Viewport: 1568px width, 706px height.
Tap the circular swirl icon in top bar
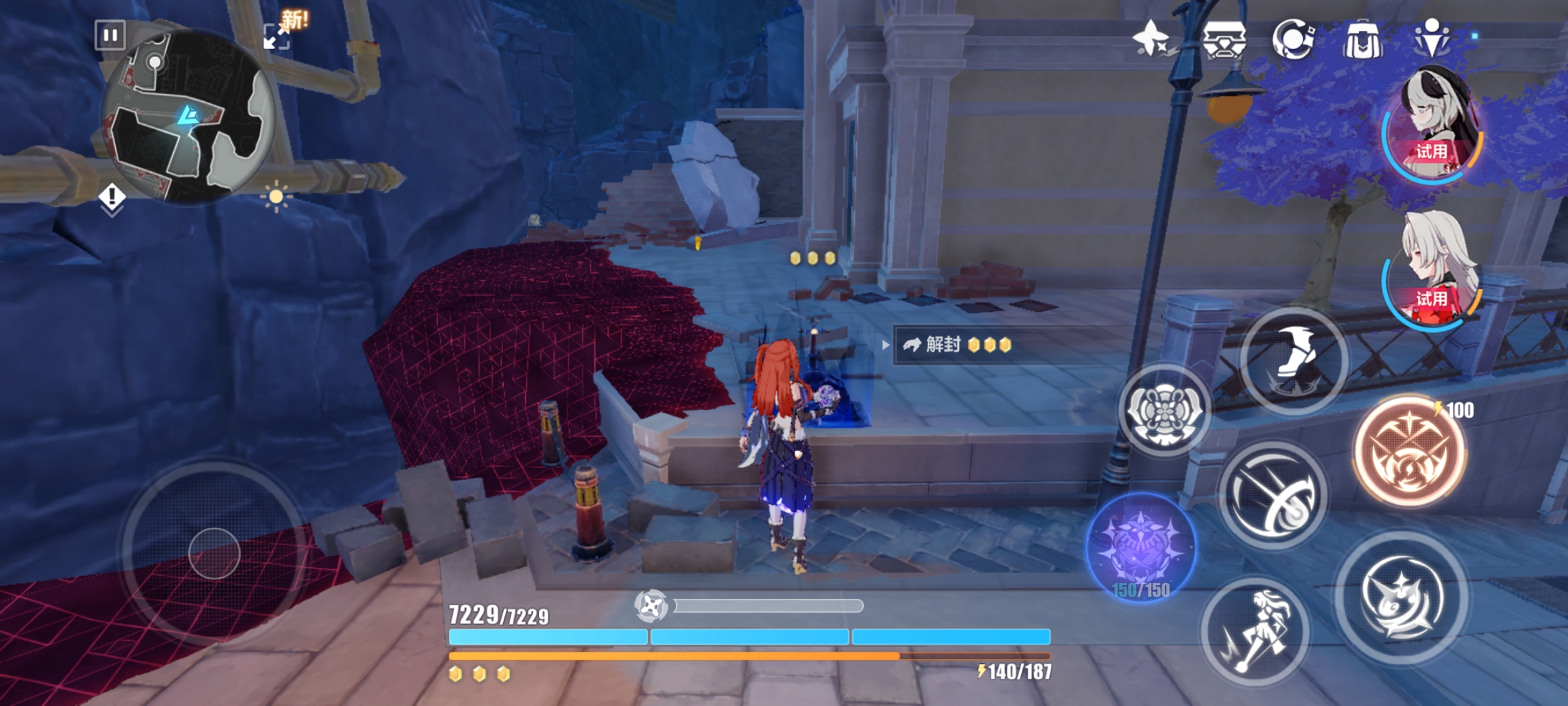click(1293, 39)
